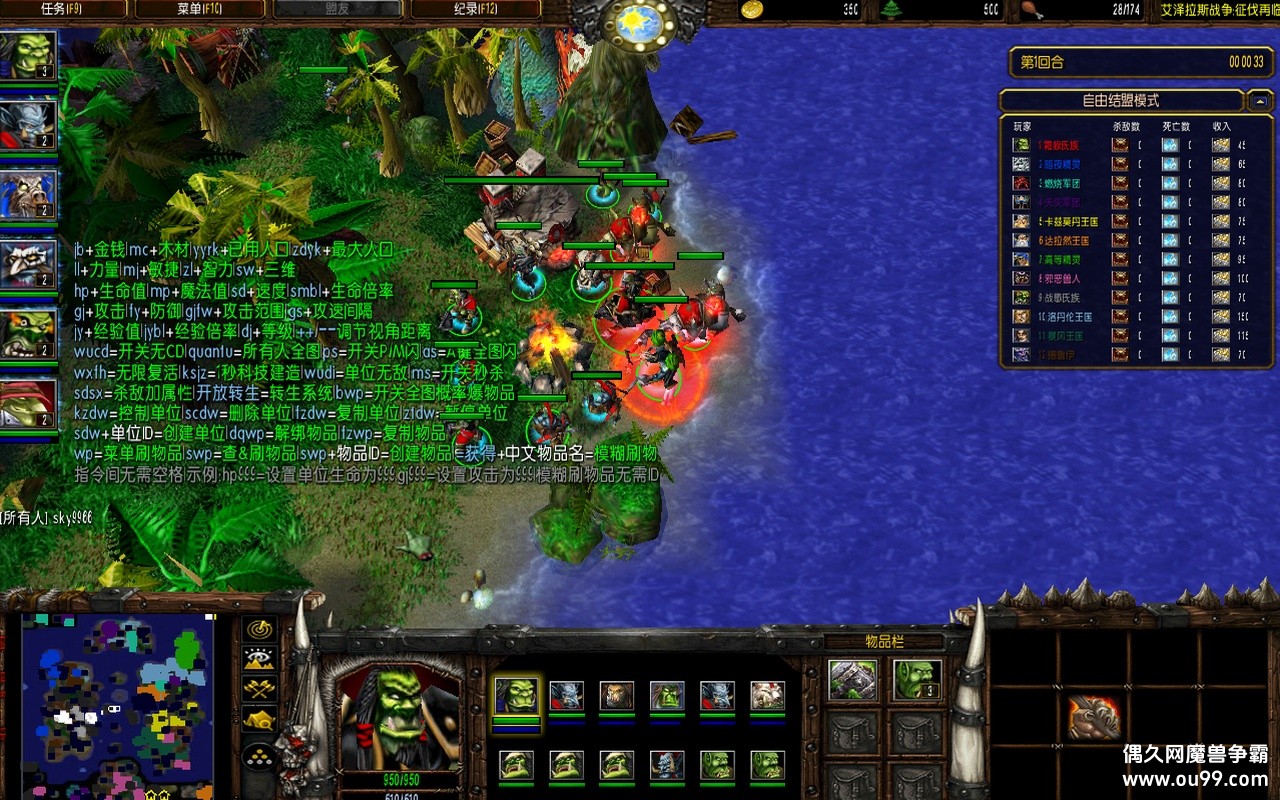Select the armored item in first inventory slot
This screenshot has width=1280, height=800.
[853, 680]
